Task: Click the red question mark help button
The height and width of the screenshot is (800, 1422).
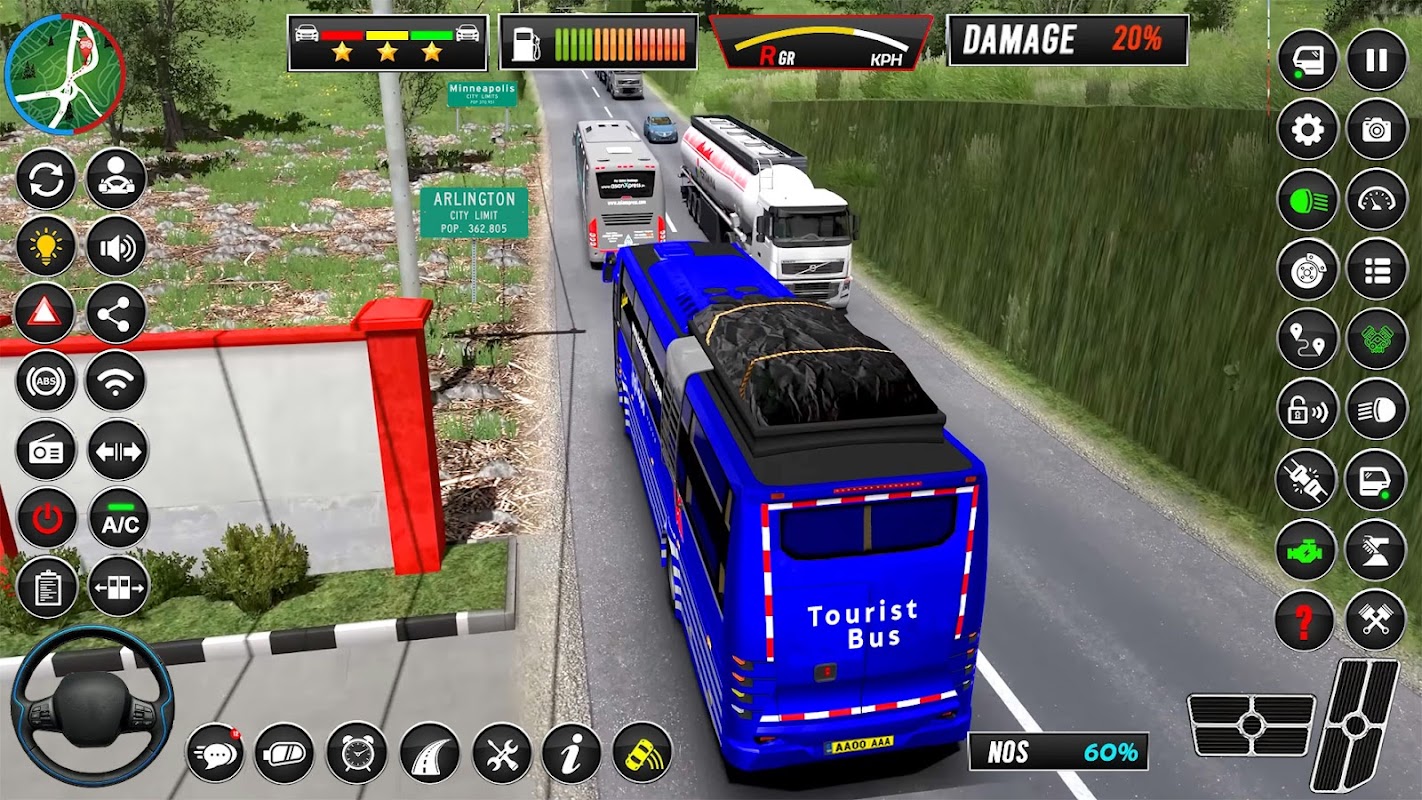Action: (x=1304, y=621)
